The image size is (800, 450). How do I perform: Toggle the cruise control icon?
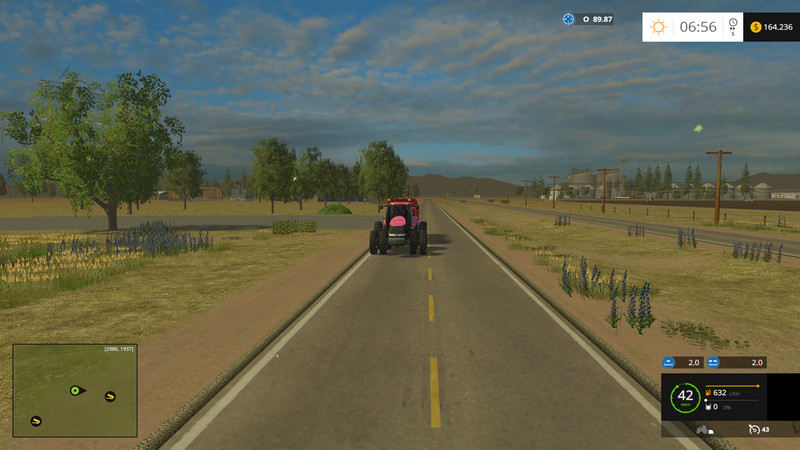click(754, 429)
